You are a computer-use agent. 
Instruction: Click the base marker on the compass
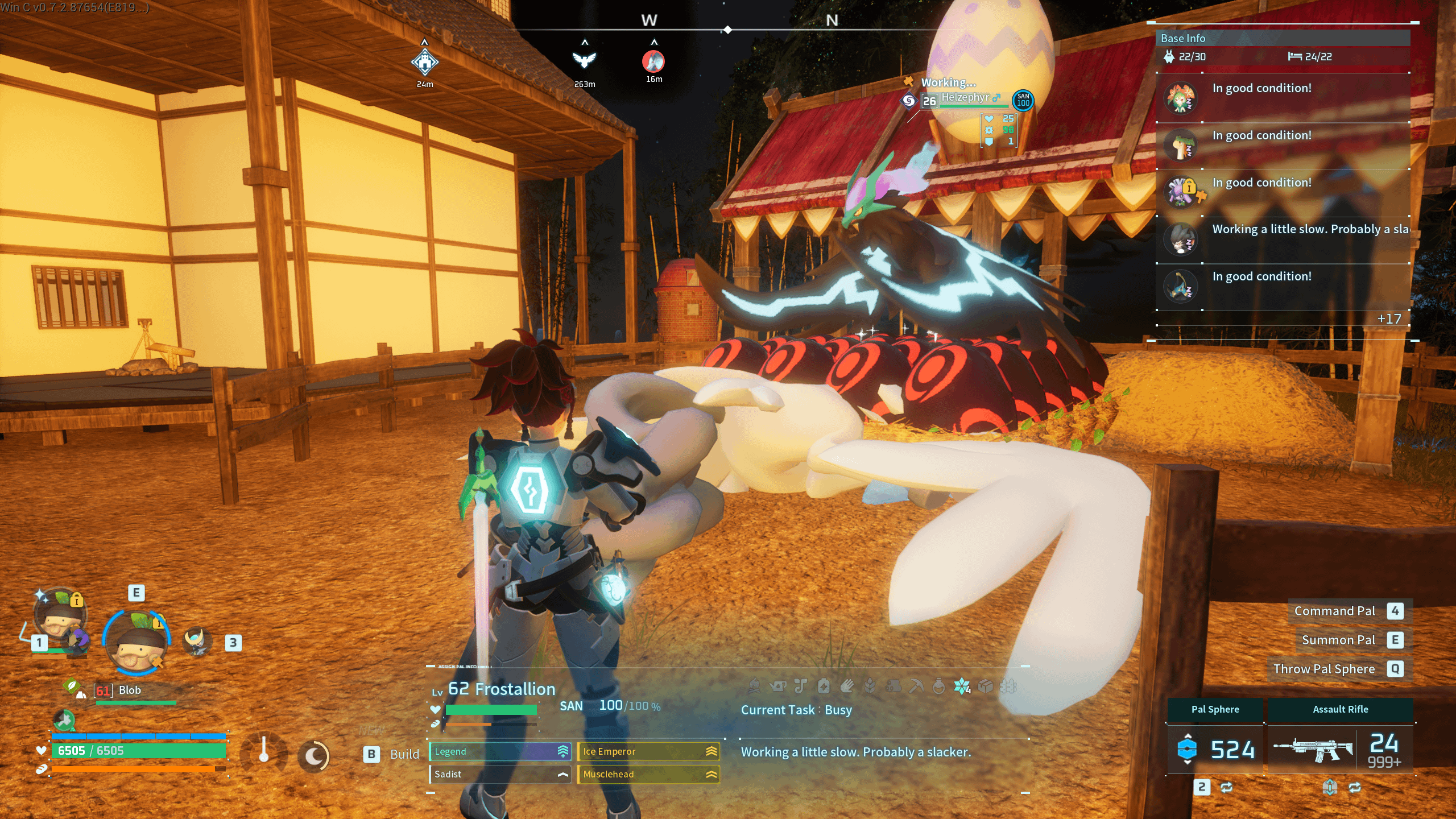click(425, 61)
